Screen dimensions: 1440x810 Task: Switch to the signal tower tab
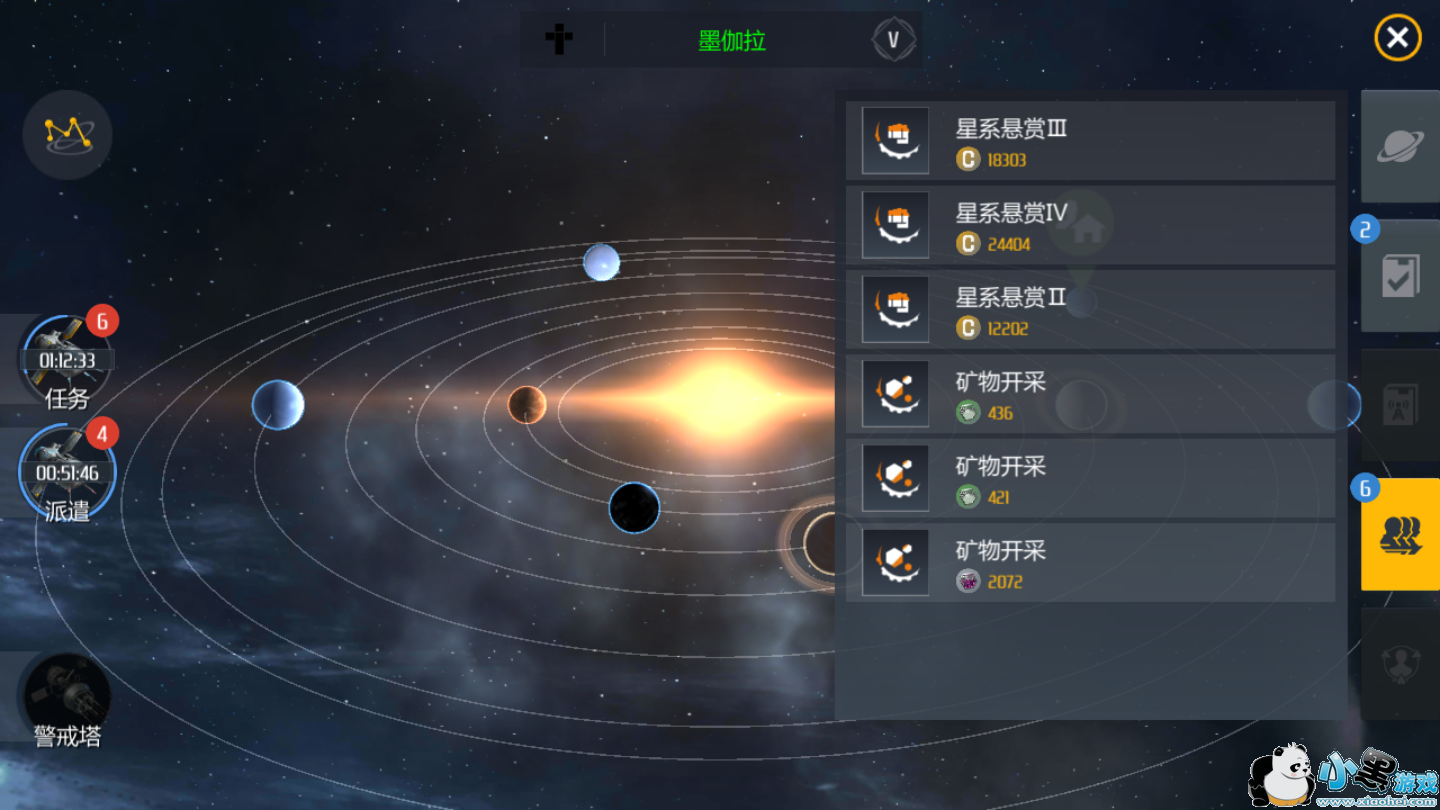pyautogui.click(x=1400, y=405)
